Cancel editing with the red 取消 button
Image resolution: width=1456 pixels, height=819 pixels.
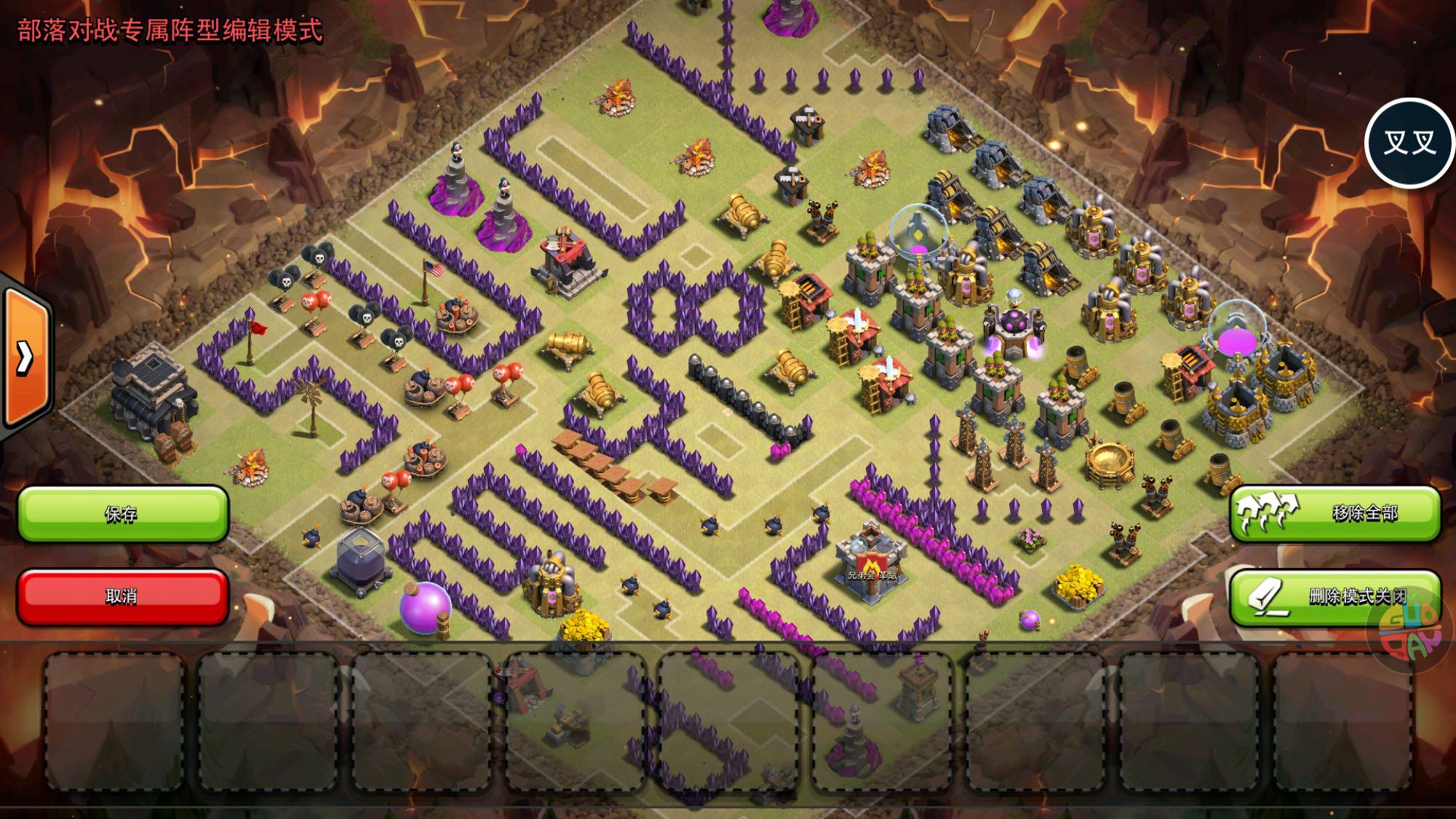[122, 596]
